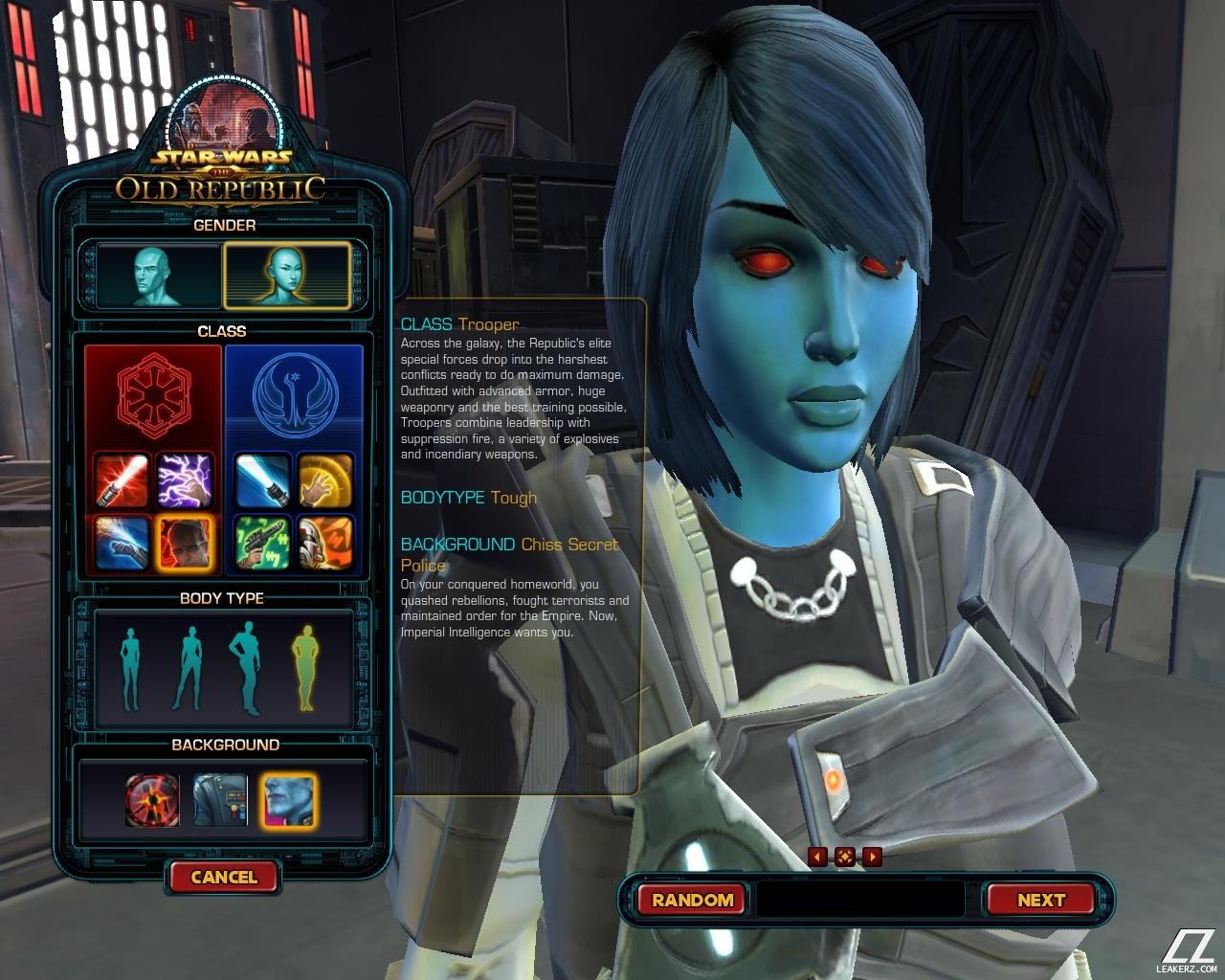This screenshot has width=1225, height=980.
Task: Select the female gender portrait
Action: tap(286, 276)
